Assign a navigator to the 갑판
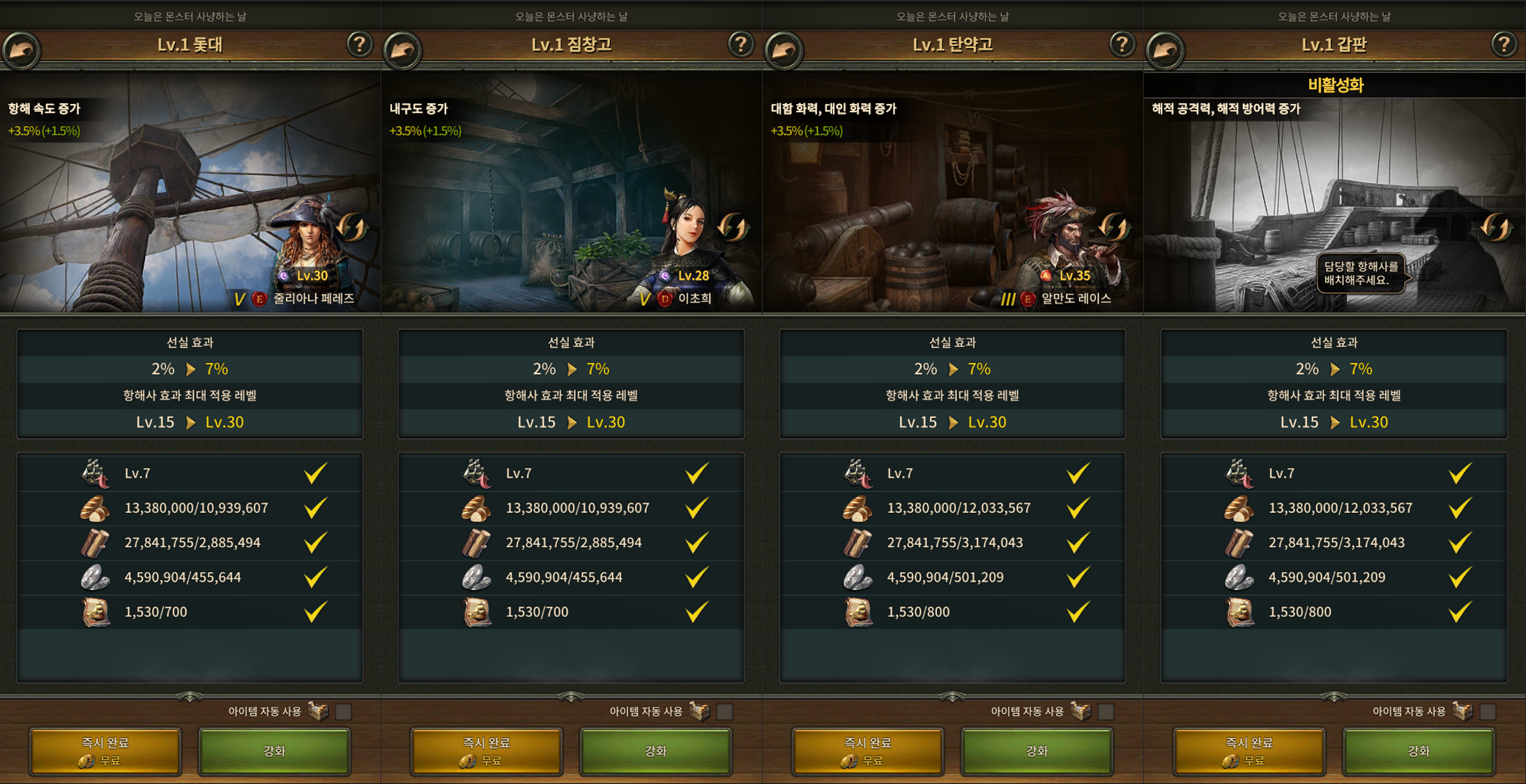Image resolution: width=1526 pixels, height=784 pixels. pos(1495,227)
